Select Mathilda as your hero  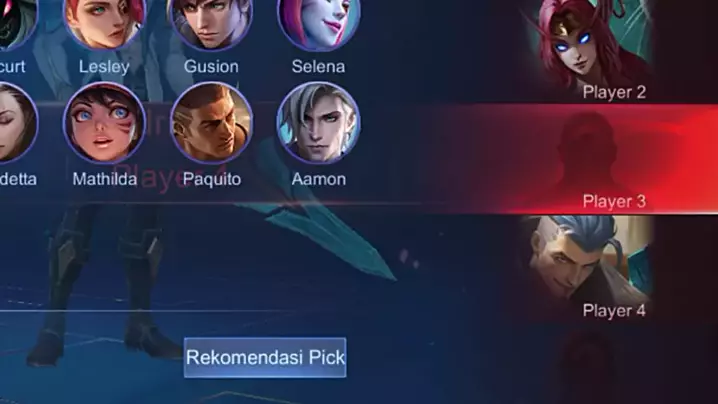coord(104,123)
